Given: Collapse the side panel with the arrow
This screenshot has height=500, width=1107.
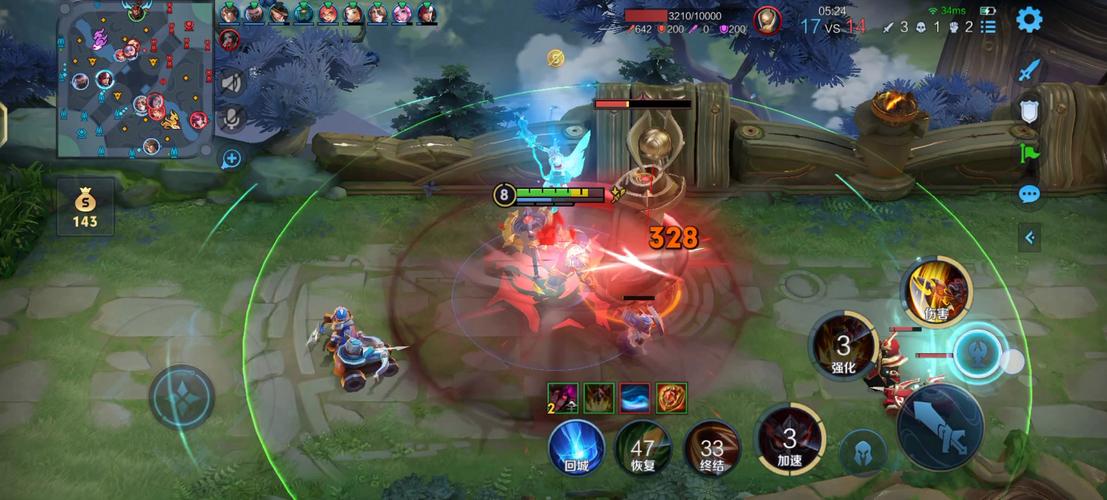Looking at the screenshot, I should (1030, 237).
